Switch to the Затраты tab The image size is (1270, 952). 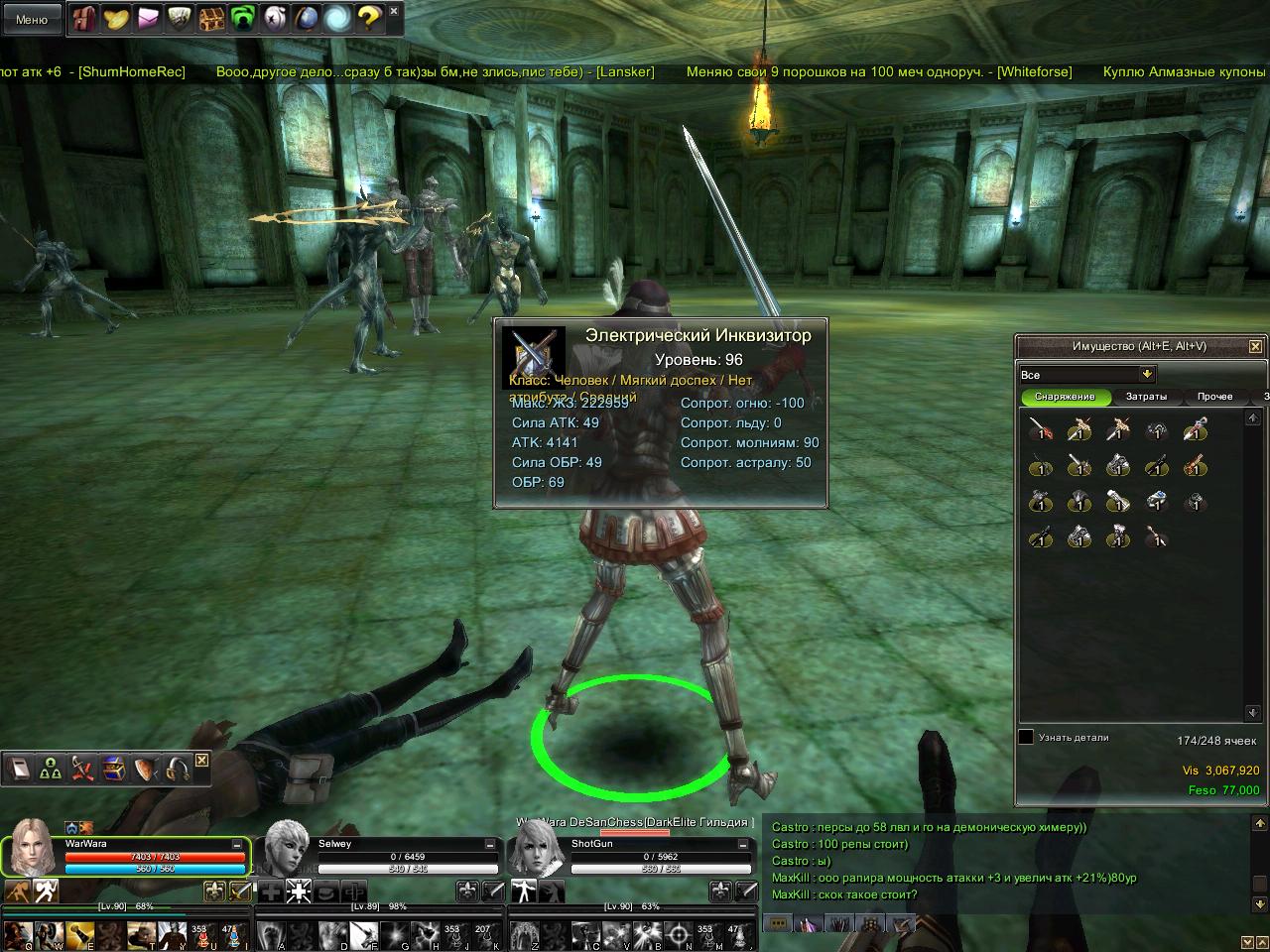pos(1146,397)
